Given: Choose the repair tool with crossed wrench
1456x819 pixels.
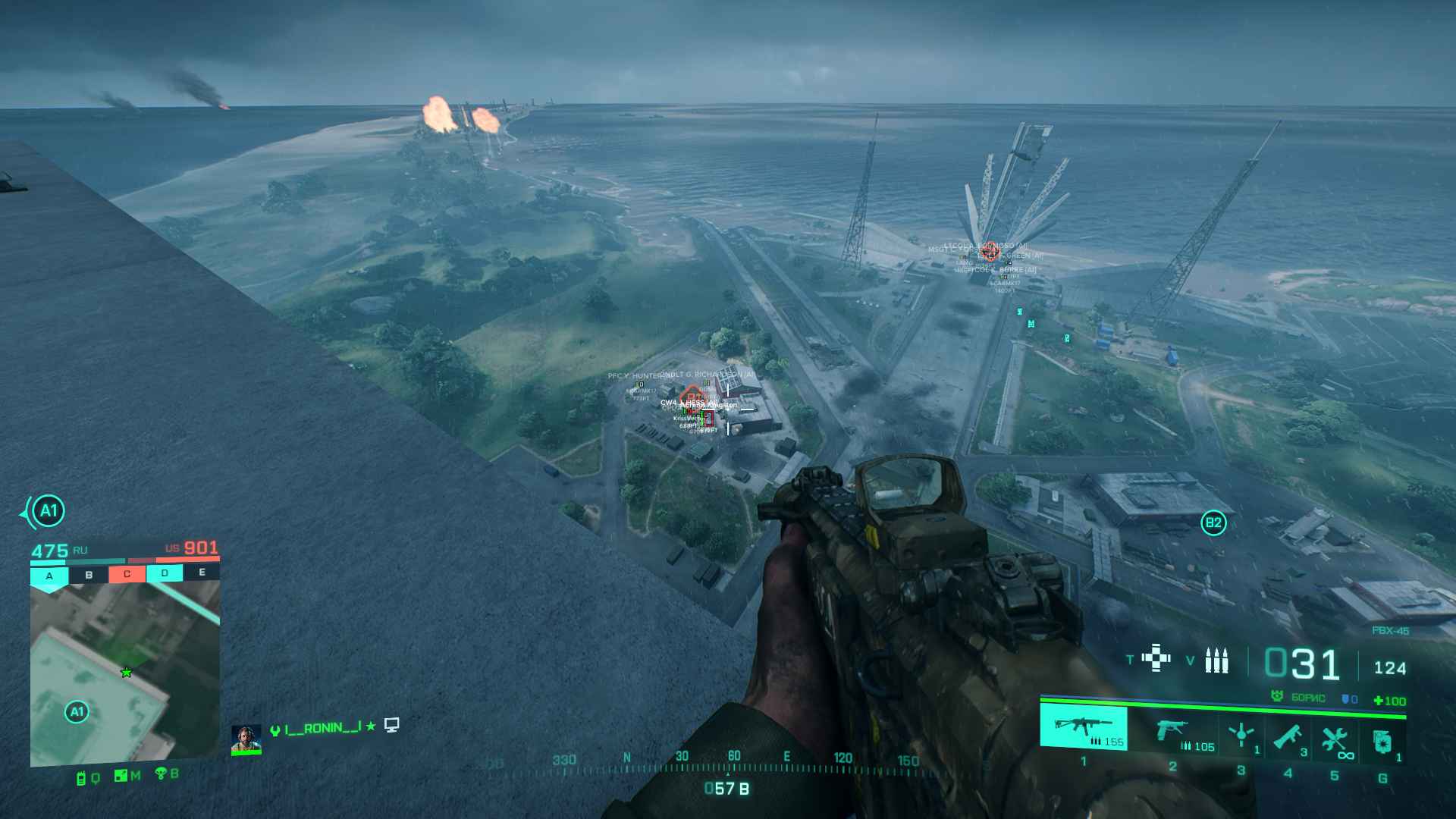Looking at the screenshot, I should [x=1335, y=739].
